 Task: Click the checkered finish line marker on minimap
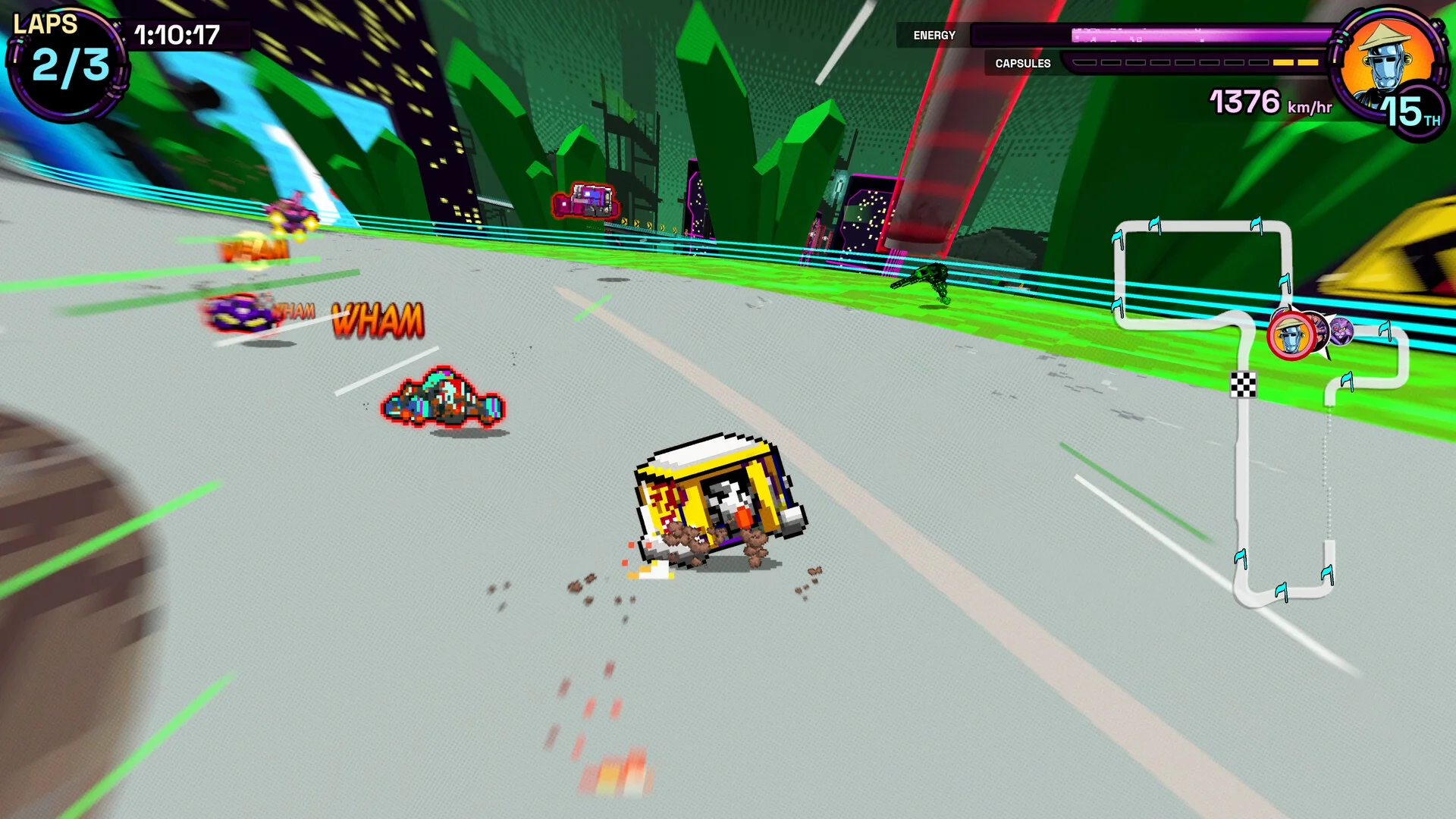(1243, 384)
